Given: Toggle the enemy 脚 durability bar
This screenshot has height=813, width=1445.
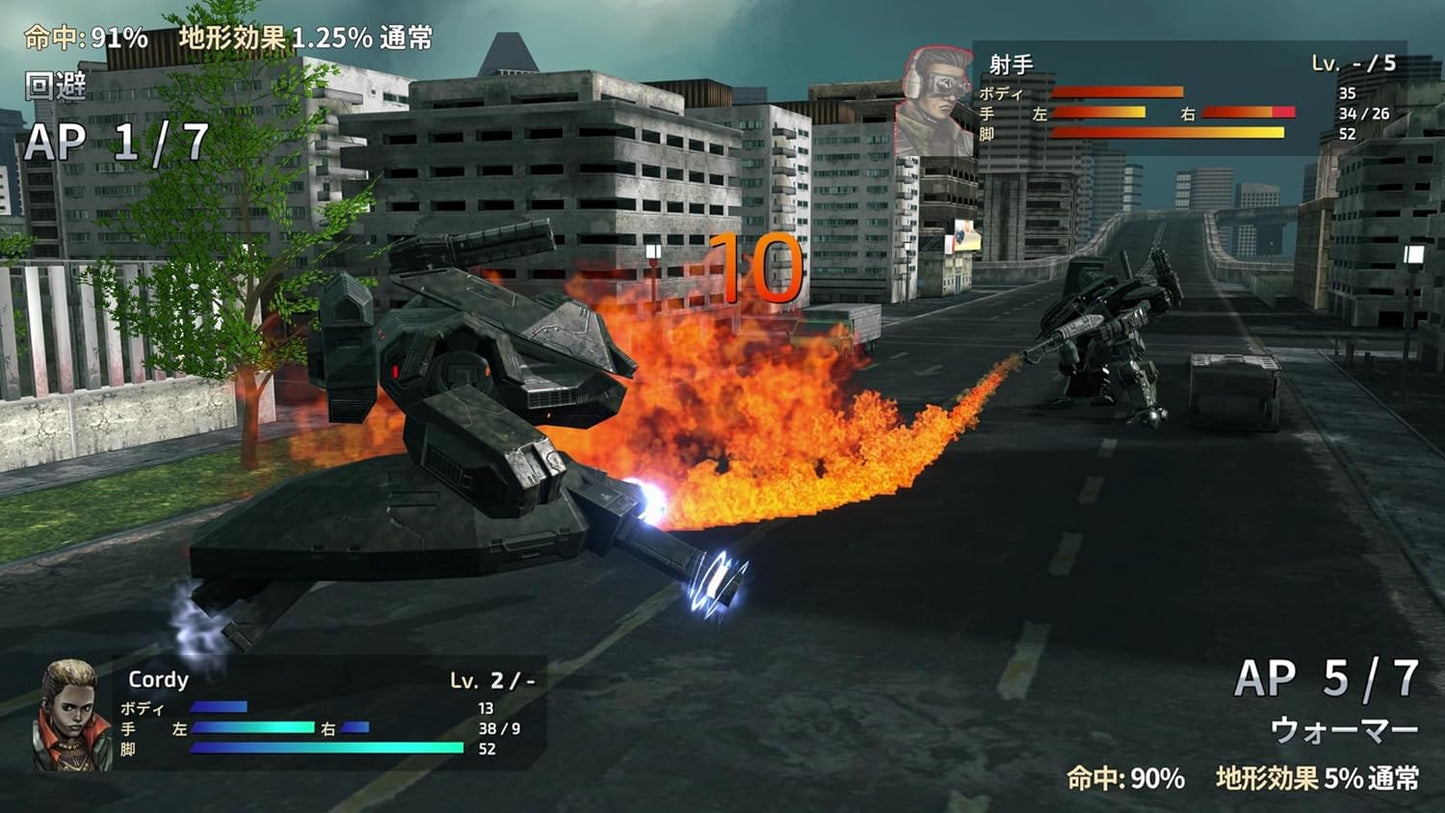Looking at the screenshot, I should pyautogui.click(x=1170, y=131).
